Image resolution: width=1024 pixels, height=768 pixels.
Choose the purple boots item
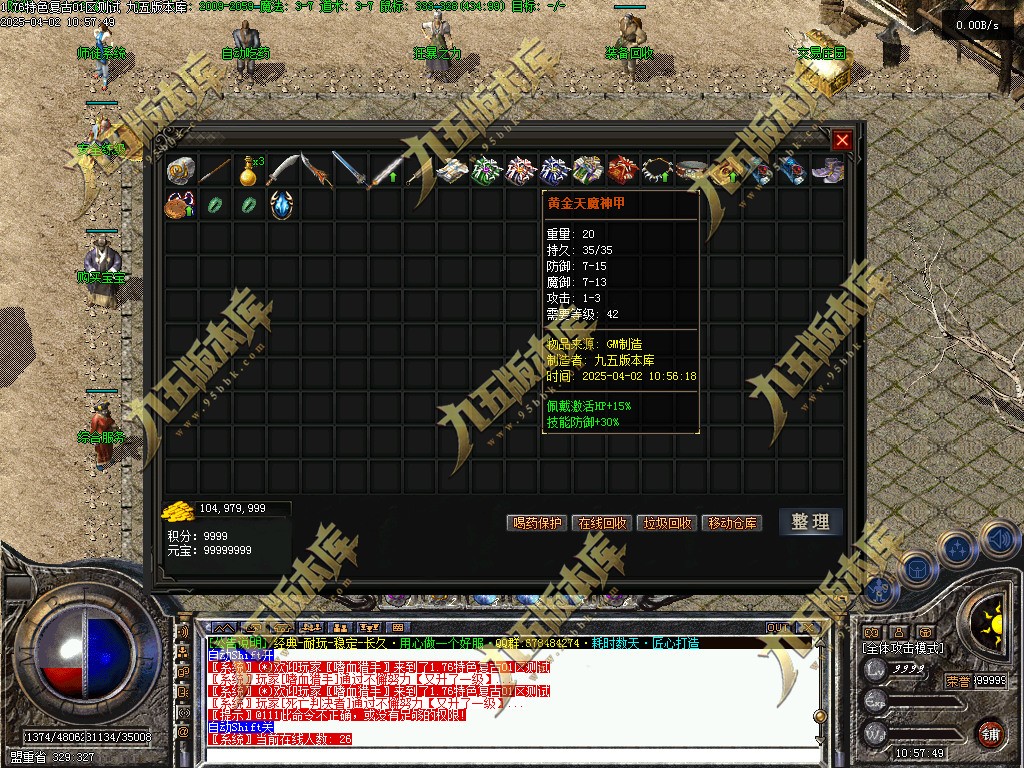827,171
